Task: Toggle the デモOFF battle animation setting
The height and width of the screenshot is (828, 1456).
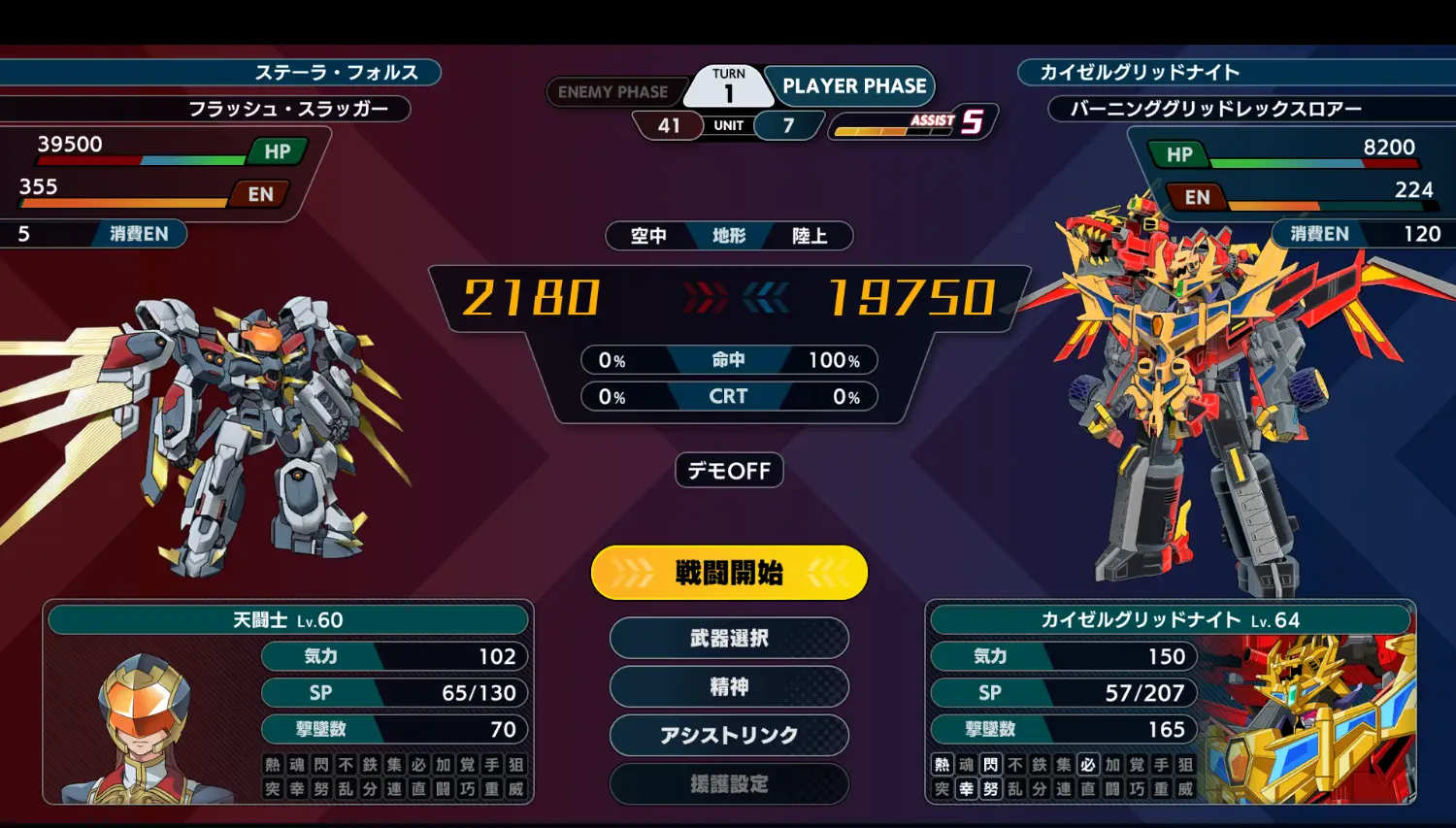Action: pyautogui.click(x=729, y=471)
